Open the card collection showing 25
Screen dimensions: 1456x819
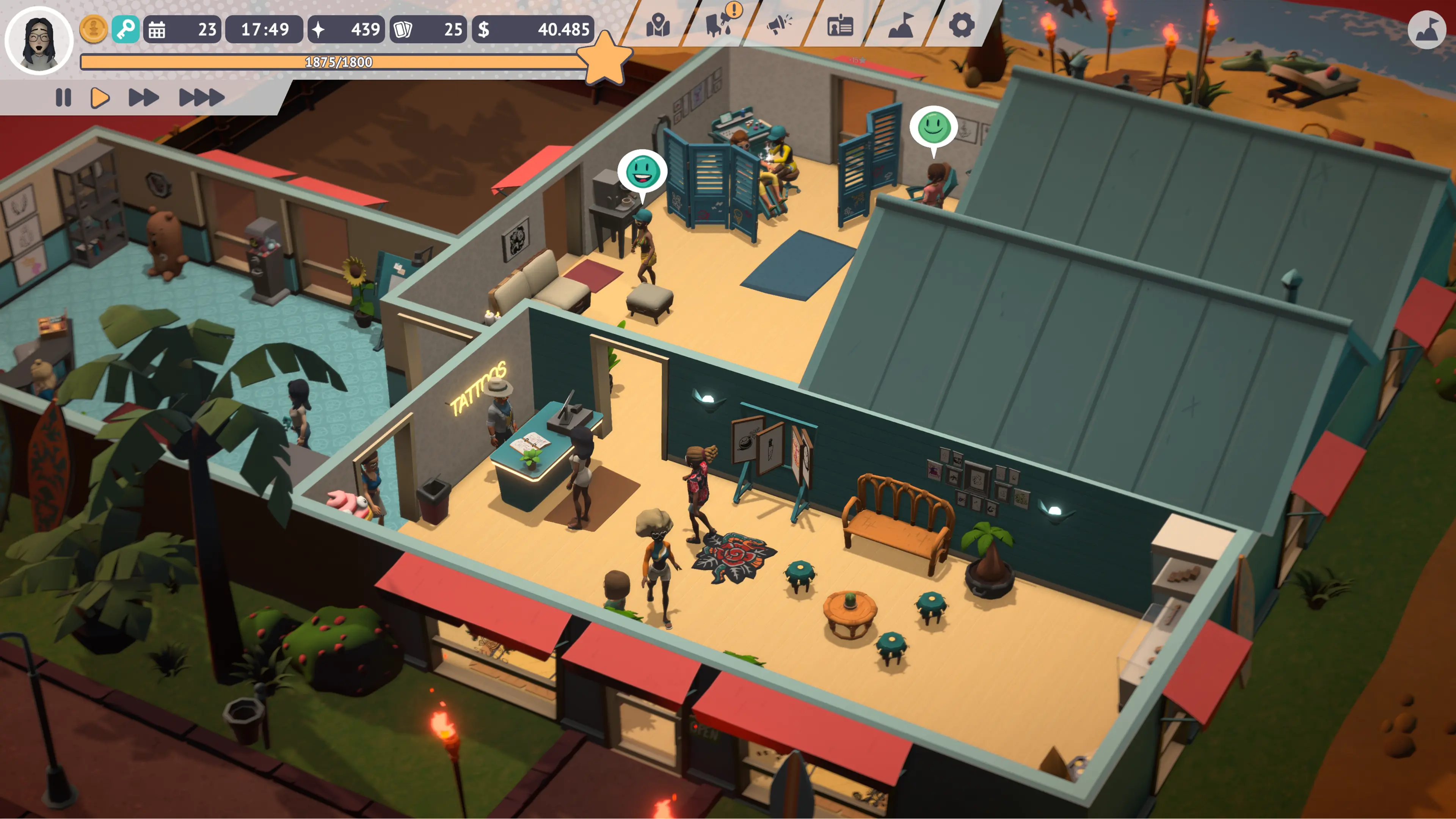click(x=428, y=30)
